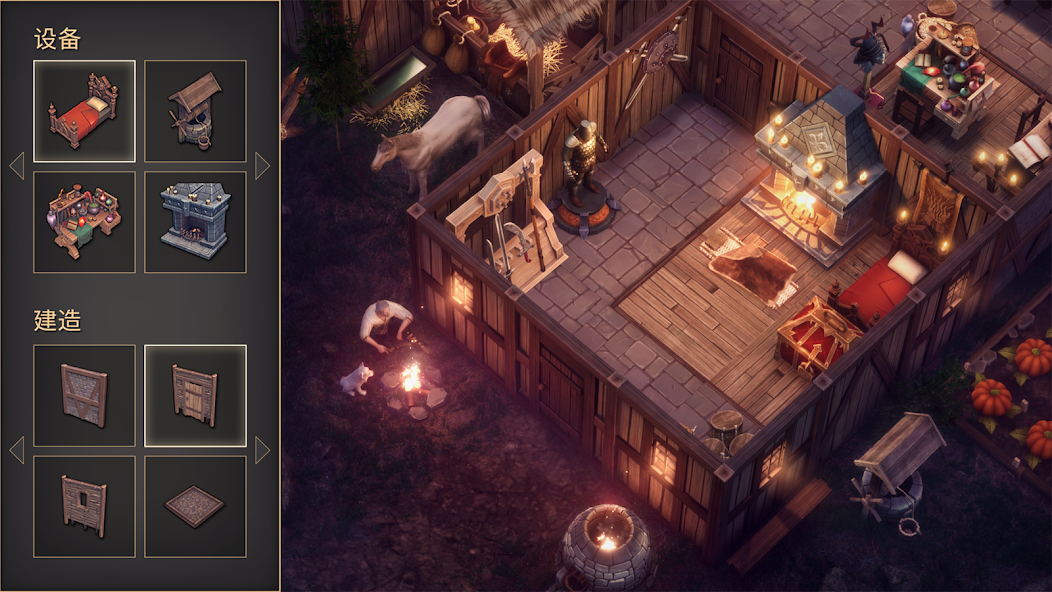Choose the timber wall building piece

[84, 395]
